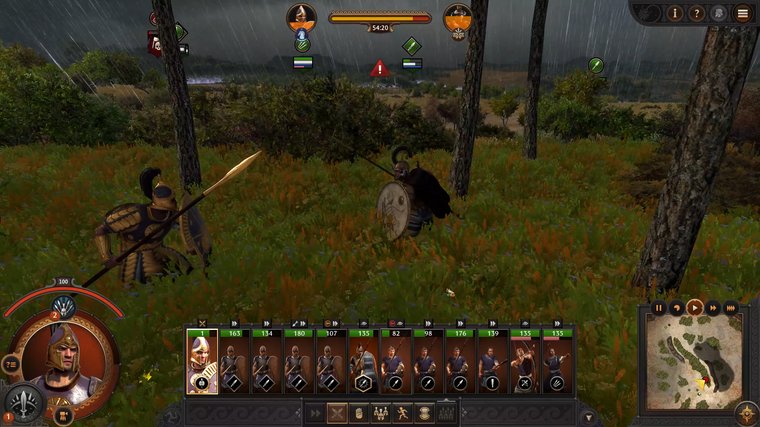Click the battlefield minimap
760x427 pixels.
click(693, 362)
